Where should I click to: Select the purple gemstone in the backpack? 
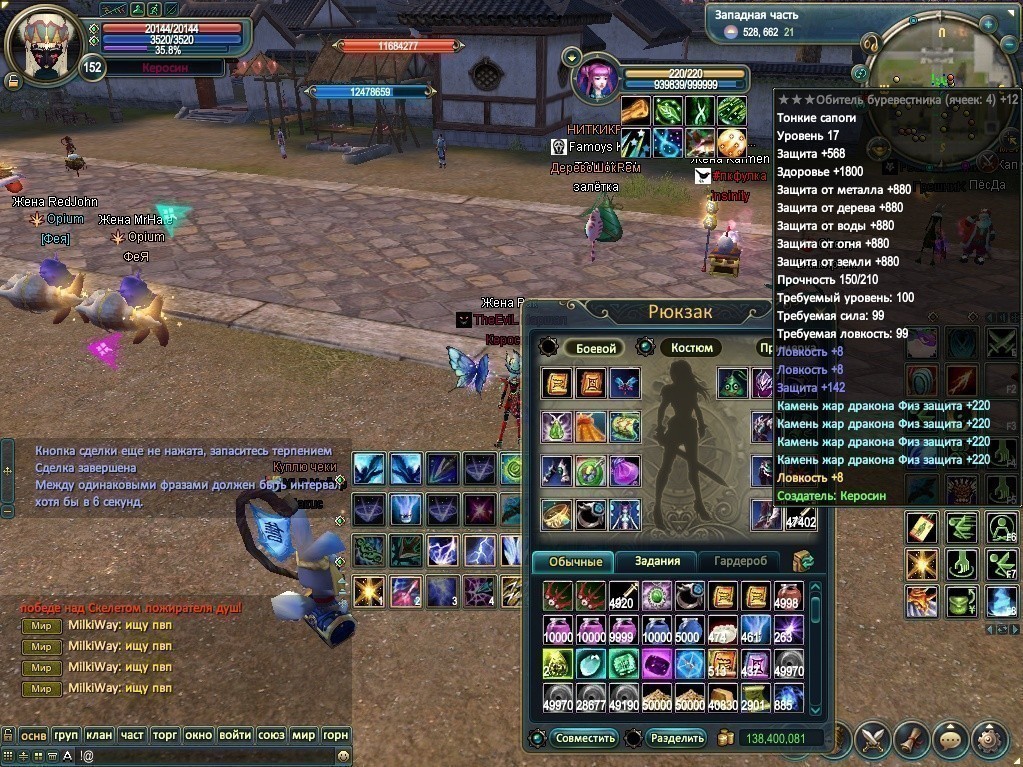(657, 662)
